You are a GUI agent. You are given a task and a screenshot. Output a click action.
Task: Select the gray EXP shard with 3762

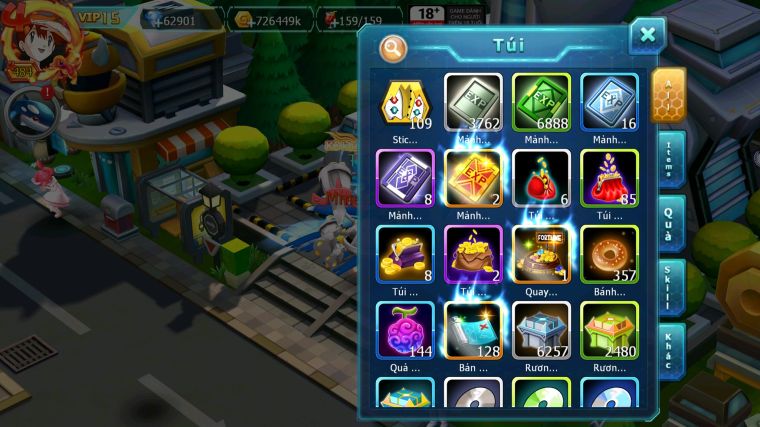point(473,102)
